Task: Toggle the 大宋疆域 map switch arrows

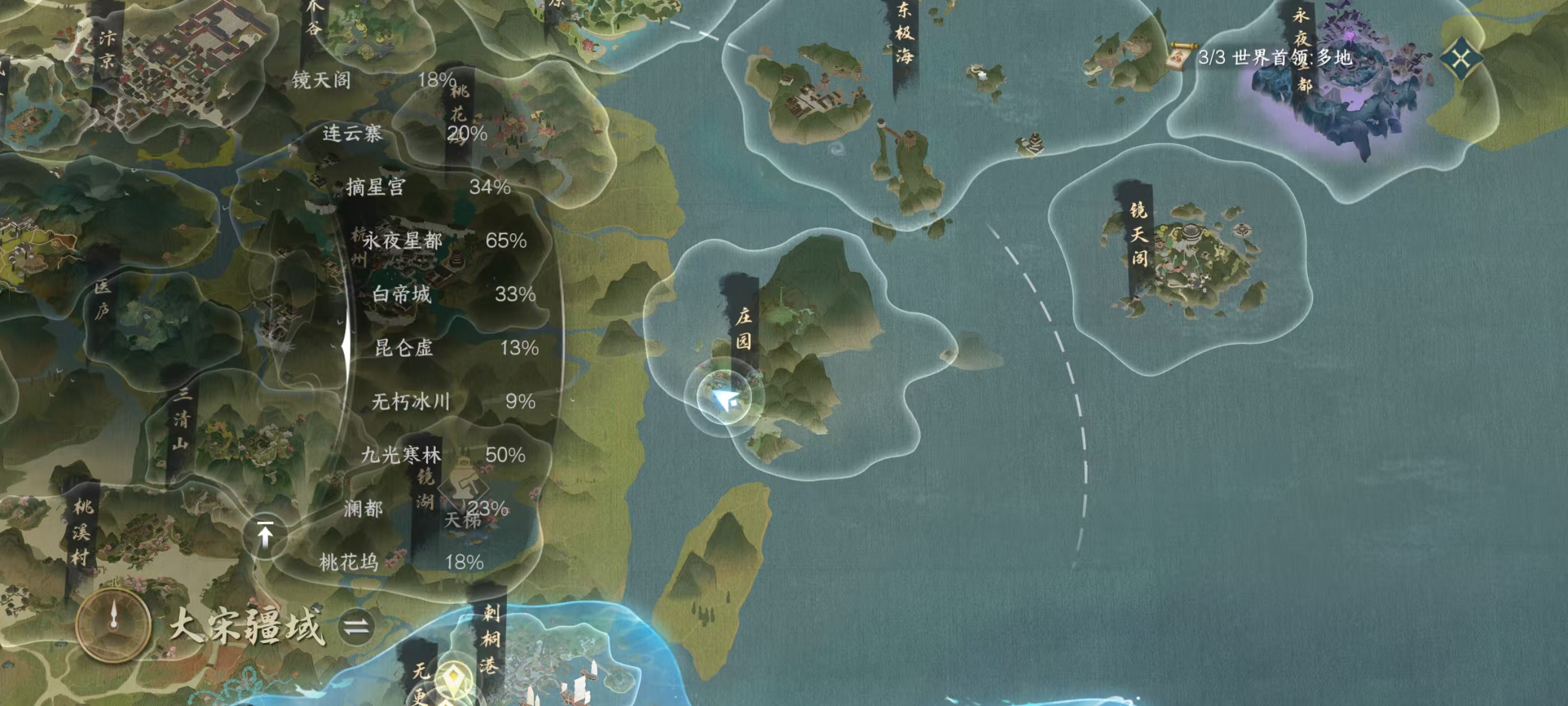Action: pyautogui.click(x=356, y=627)
